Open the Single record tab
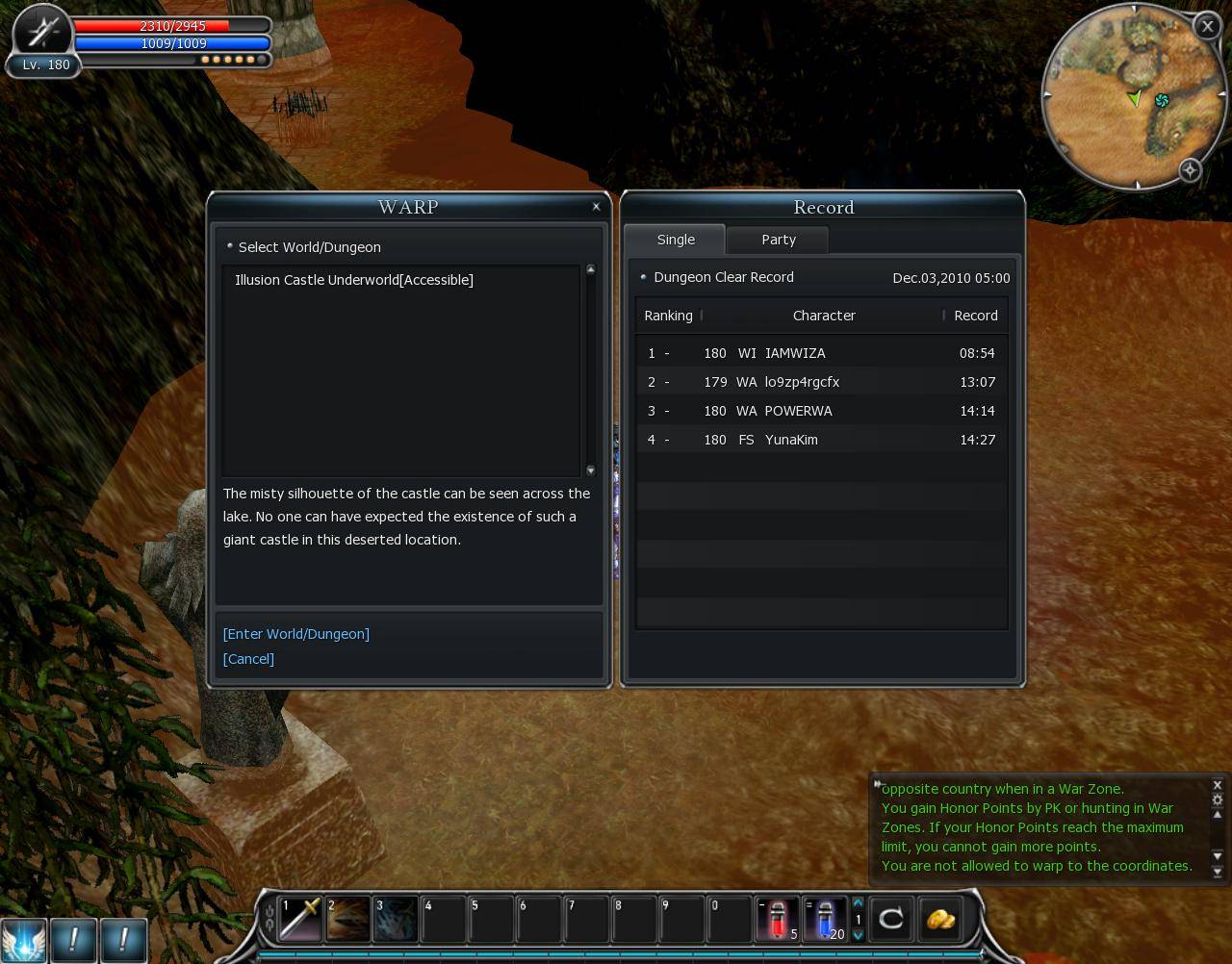This screenshot has width=1232, height=964. tap(676, 240)
